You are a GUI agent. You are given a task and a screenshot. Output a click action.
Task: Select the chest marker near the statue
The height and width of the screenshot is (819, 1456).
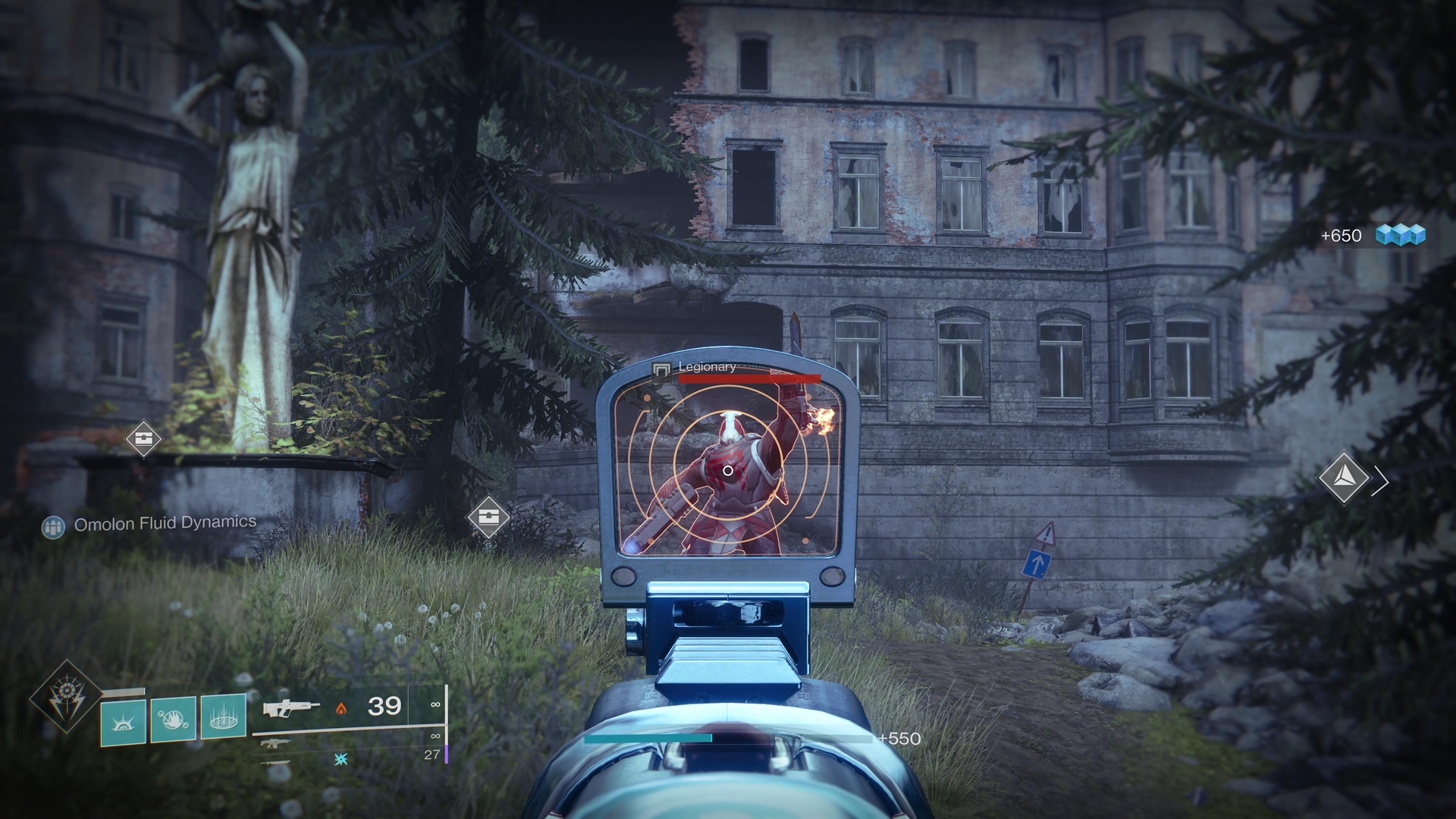(x=143, y=438)
